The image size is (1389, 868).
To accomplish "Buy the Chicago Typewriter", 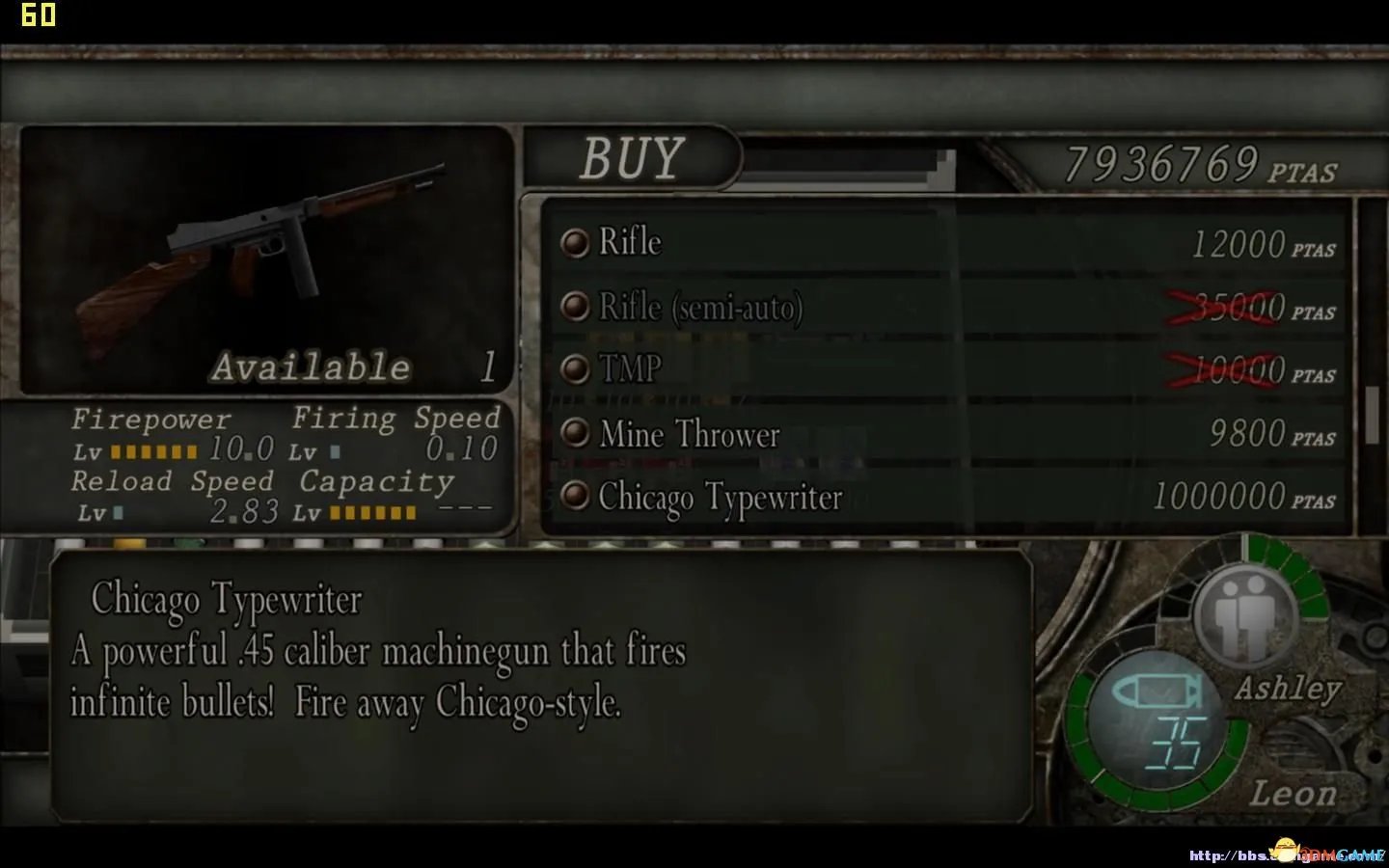I will tap(720, 498).
